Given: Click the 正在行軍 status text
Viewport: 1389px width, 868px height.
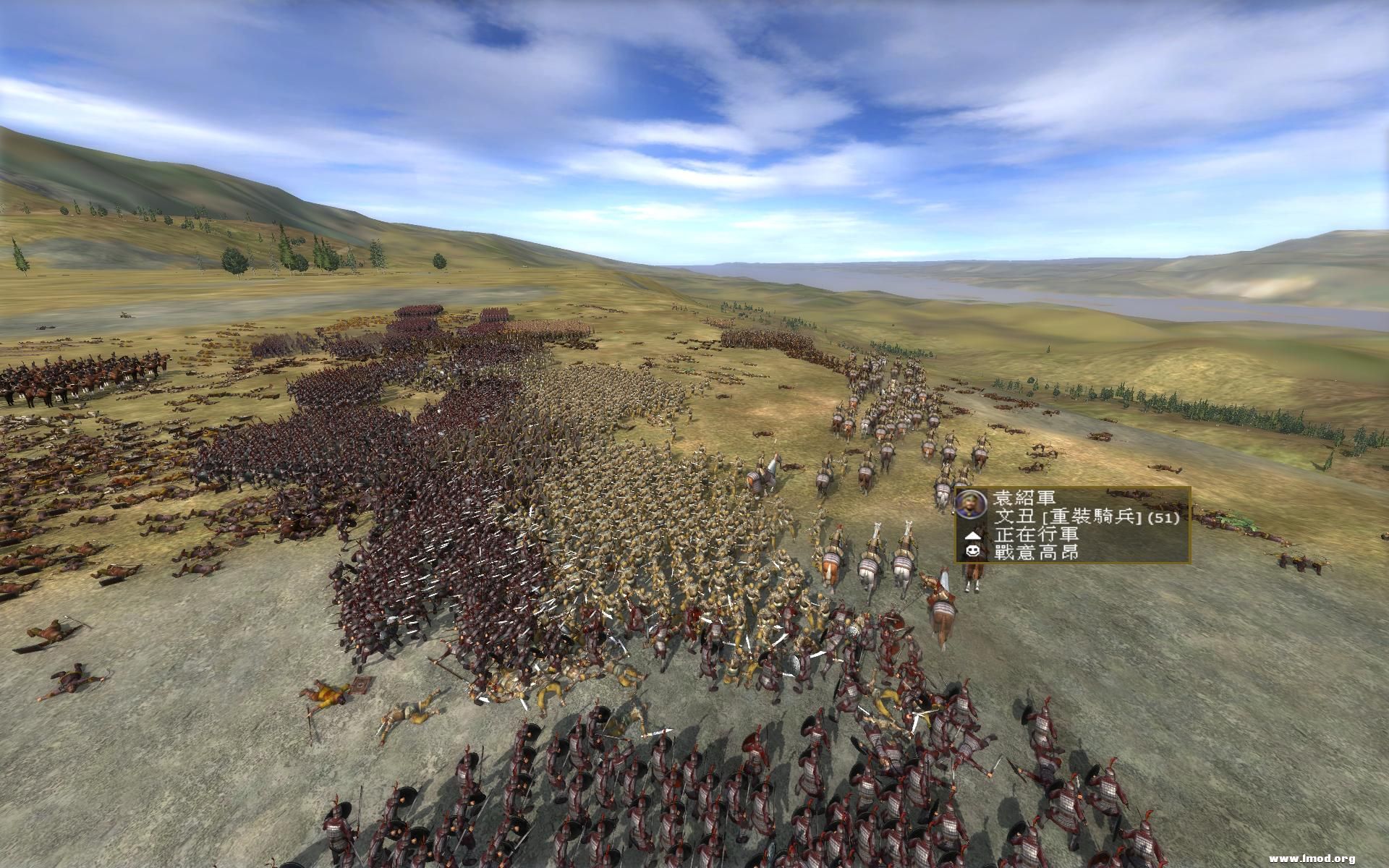Looking at the screenshot, I should pos(1037,537).
